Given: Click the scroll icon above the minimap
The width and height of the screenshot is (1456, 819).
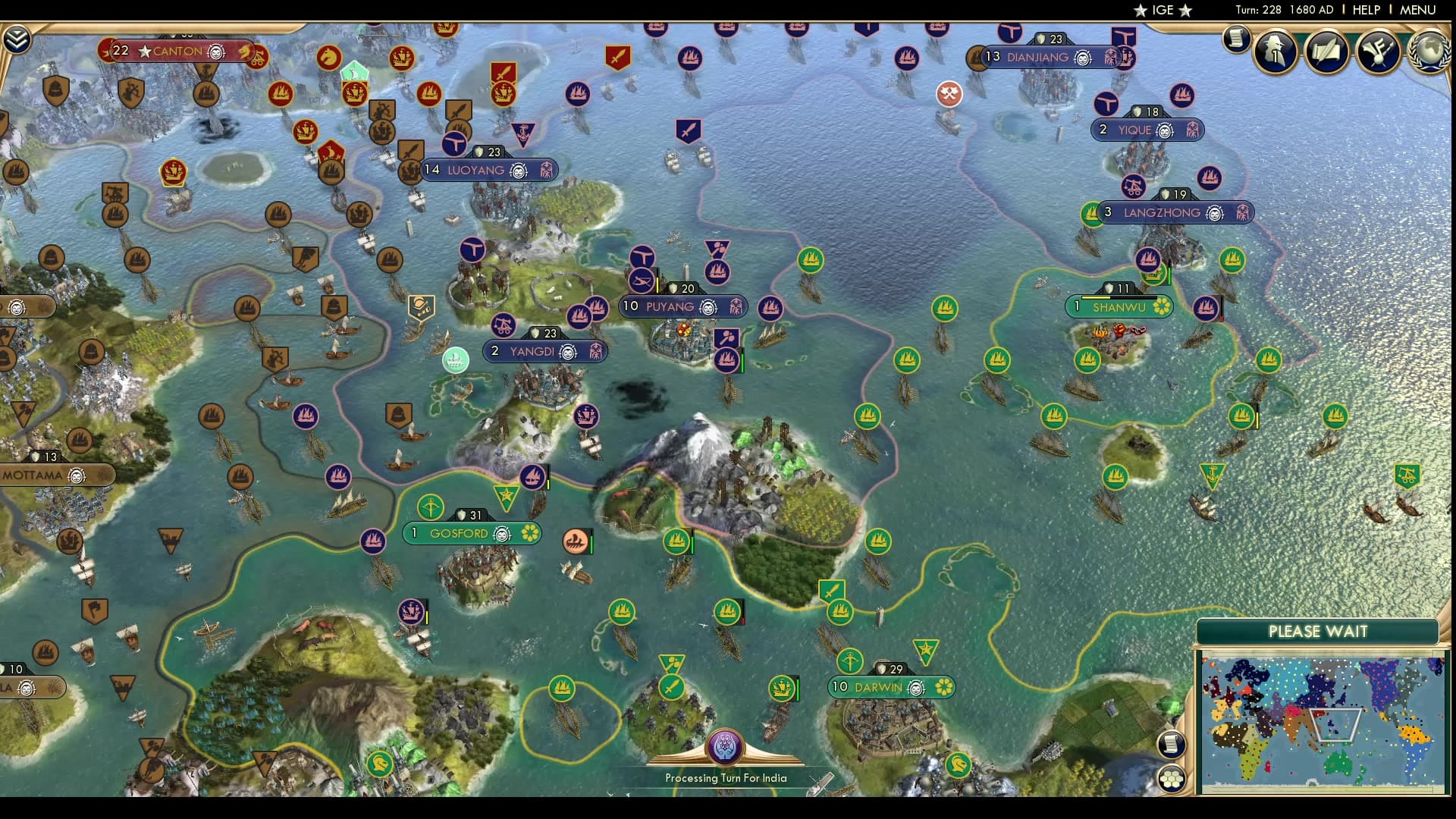Looking at the screenshot, I should 1172,745.
